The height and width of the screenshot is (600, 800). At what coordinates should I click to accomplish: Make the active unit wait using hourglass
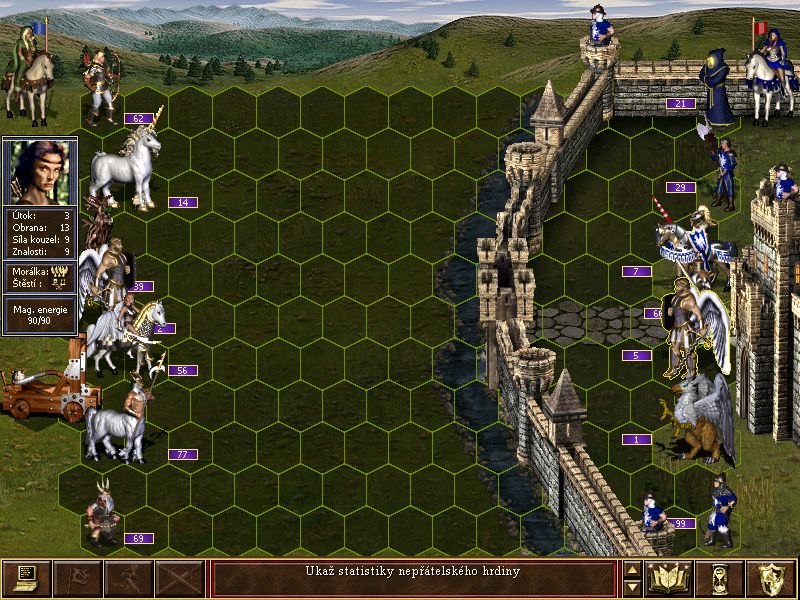coord(720,578)
